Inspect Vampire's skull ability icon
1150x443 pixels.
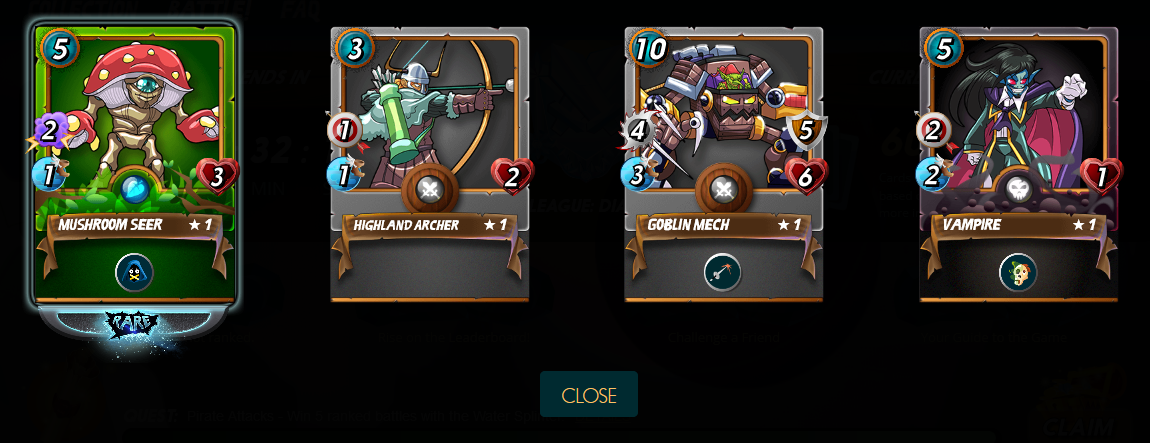pos(1017,272)
